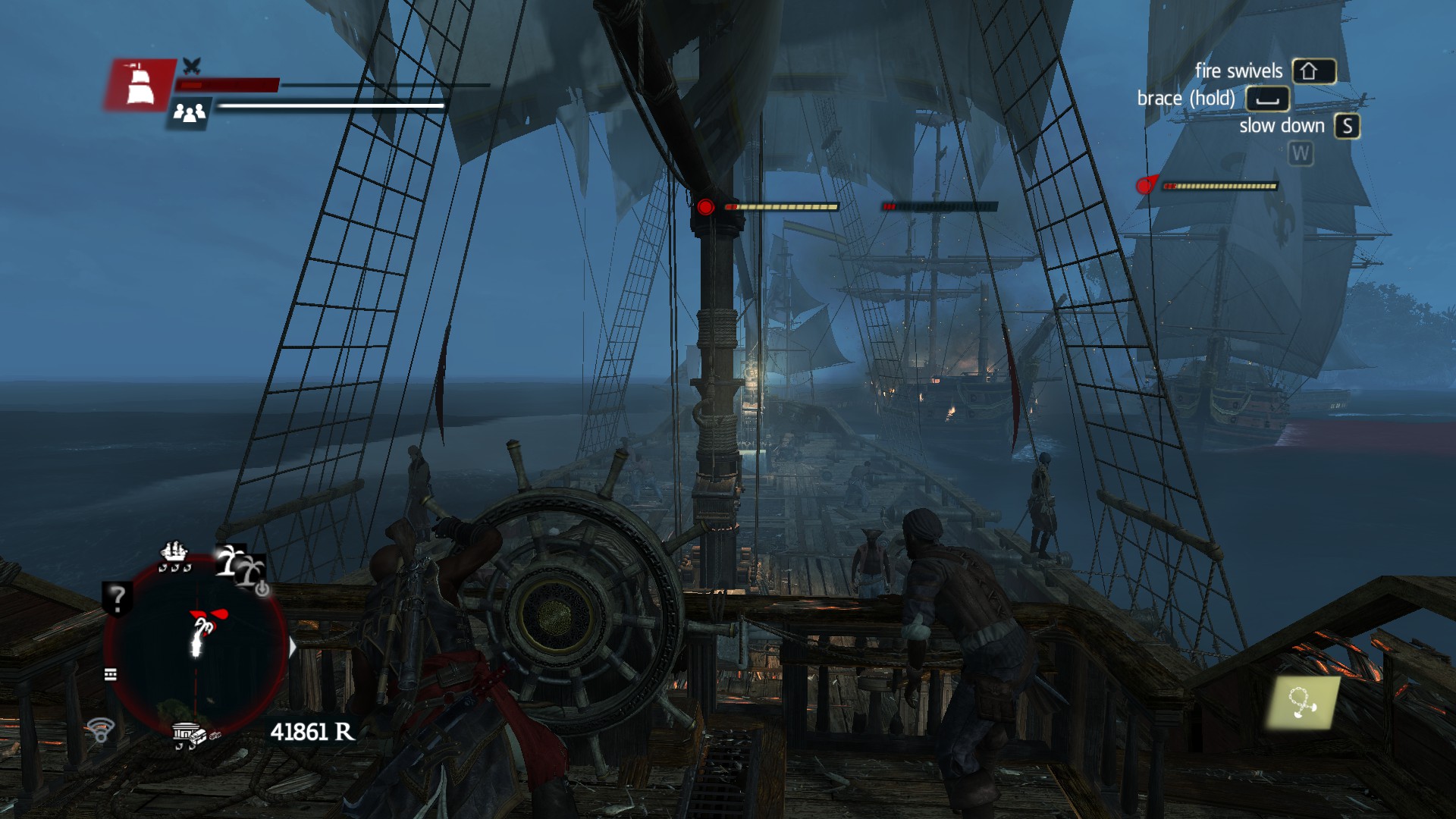This screenshot has width=1456, height=819.
Task: Click the striped bars icon left of minimap
Action: click(111, 674)
